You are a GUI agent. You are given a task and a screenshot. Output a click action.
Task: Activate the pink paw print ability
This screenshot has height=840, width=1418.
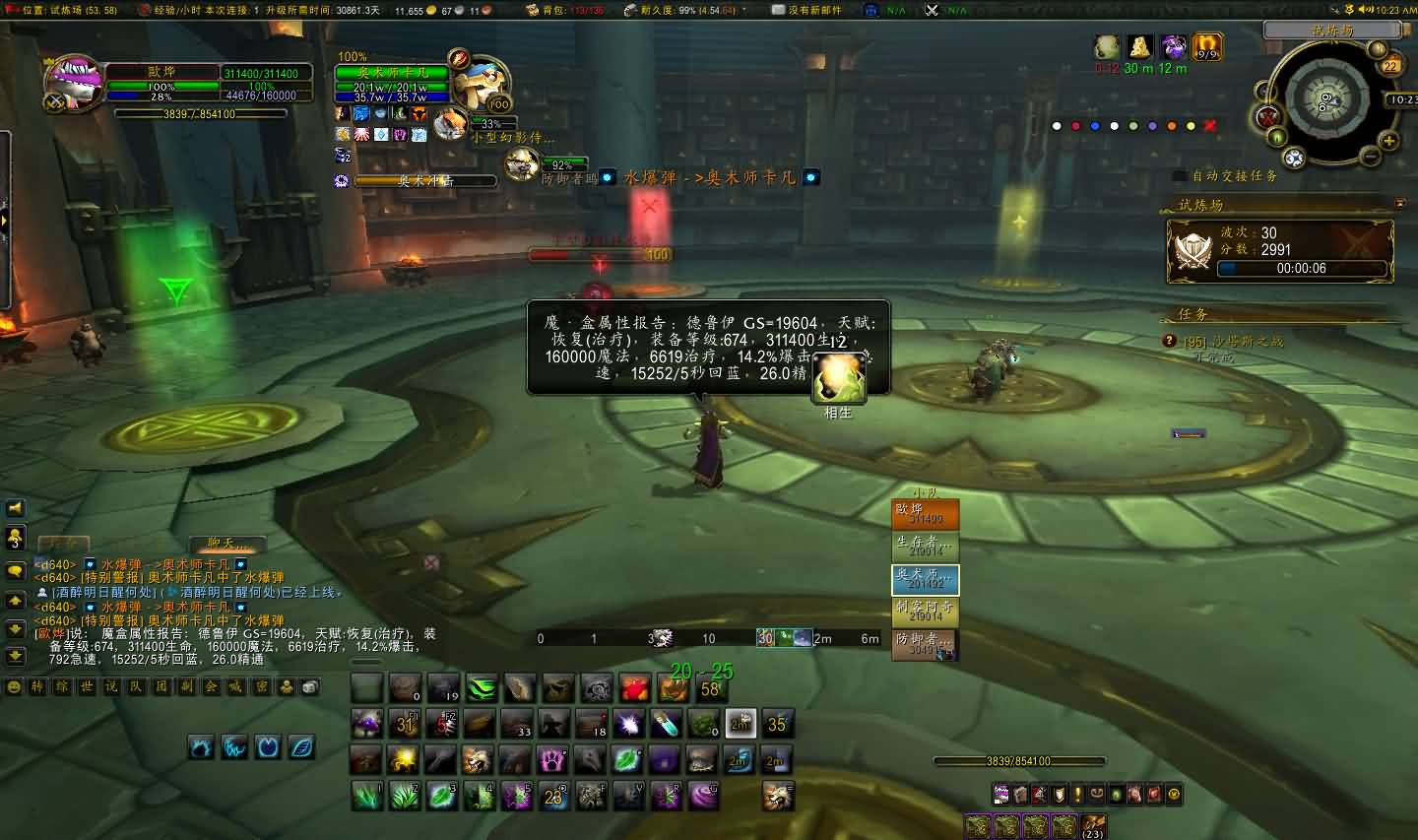tap(552, 759)
